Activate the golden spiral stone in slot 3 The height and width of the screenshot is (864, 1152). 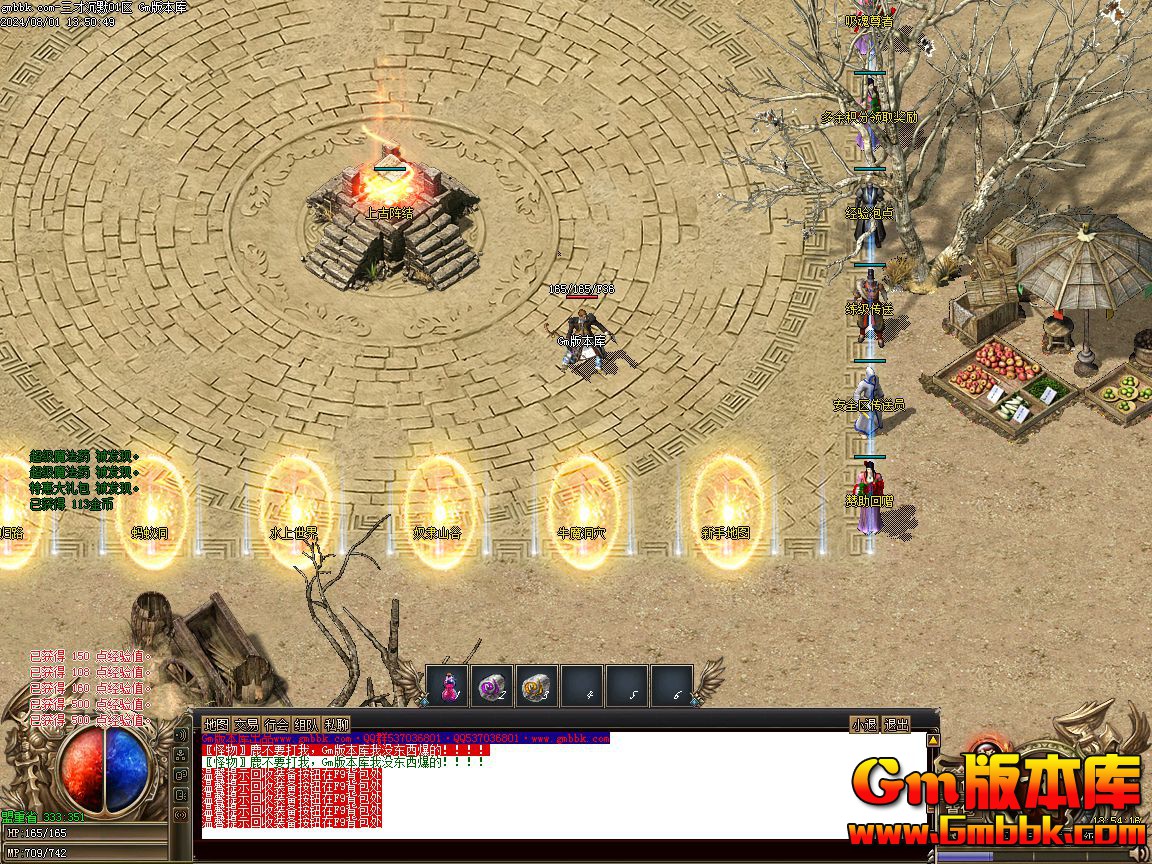pos(537,686)
